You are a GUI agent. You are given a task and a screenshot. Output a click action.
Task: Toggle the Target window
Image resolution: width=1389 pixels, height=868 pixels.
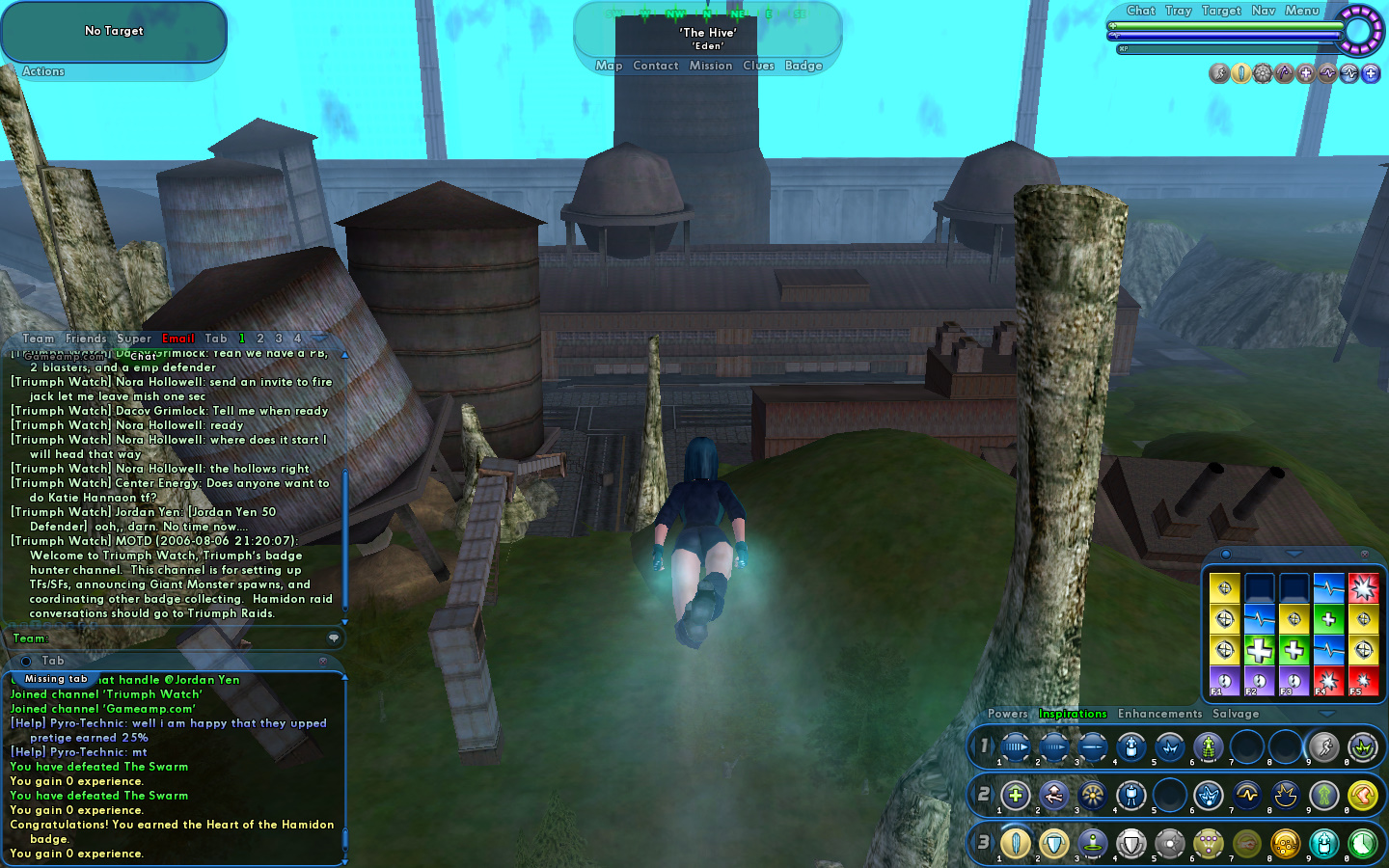tap(1221, 11)
